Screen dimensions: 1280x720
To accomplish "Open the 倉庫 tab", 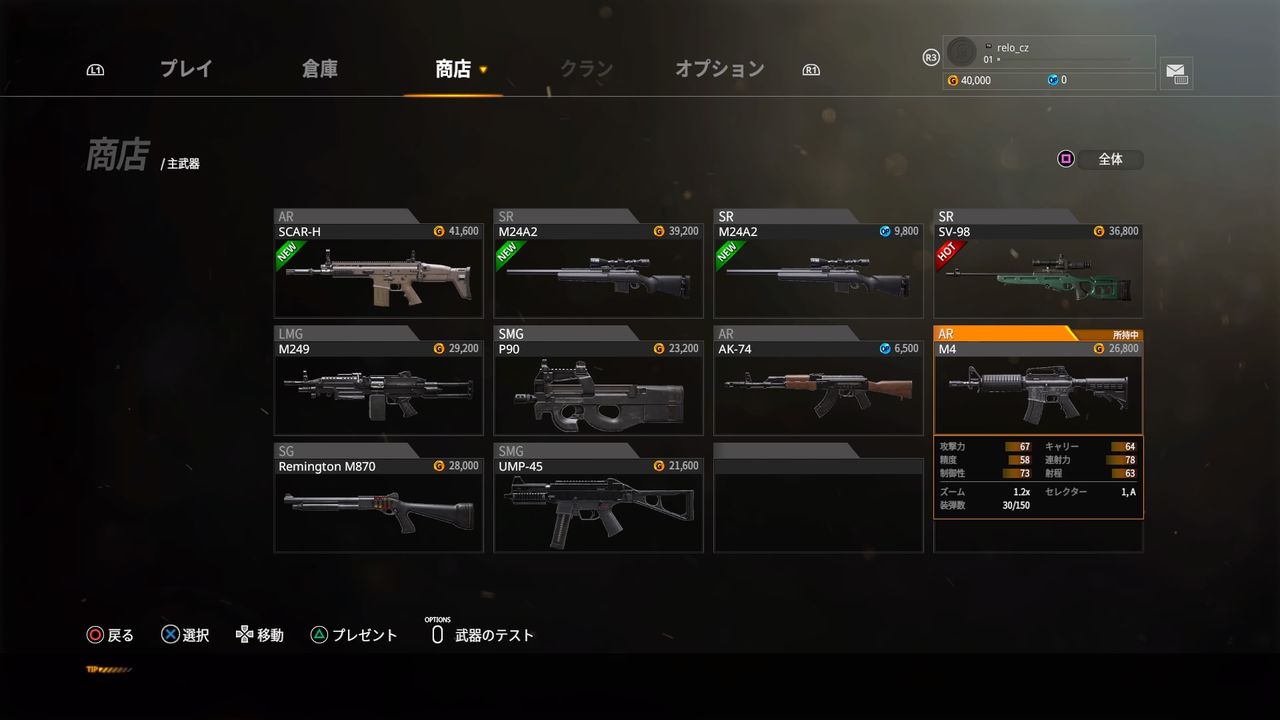I will [319, 68].
